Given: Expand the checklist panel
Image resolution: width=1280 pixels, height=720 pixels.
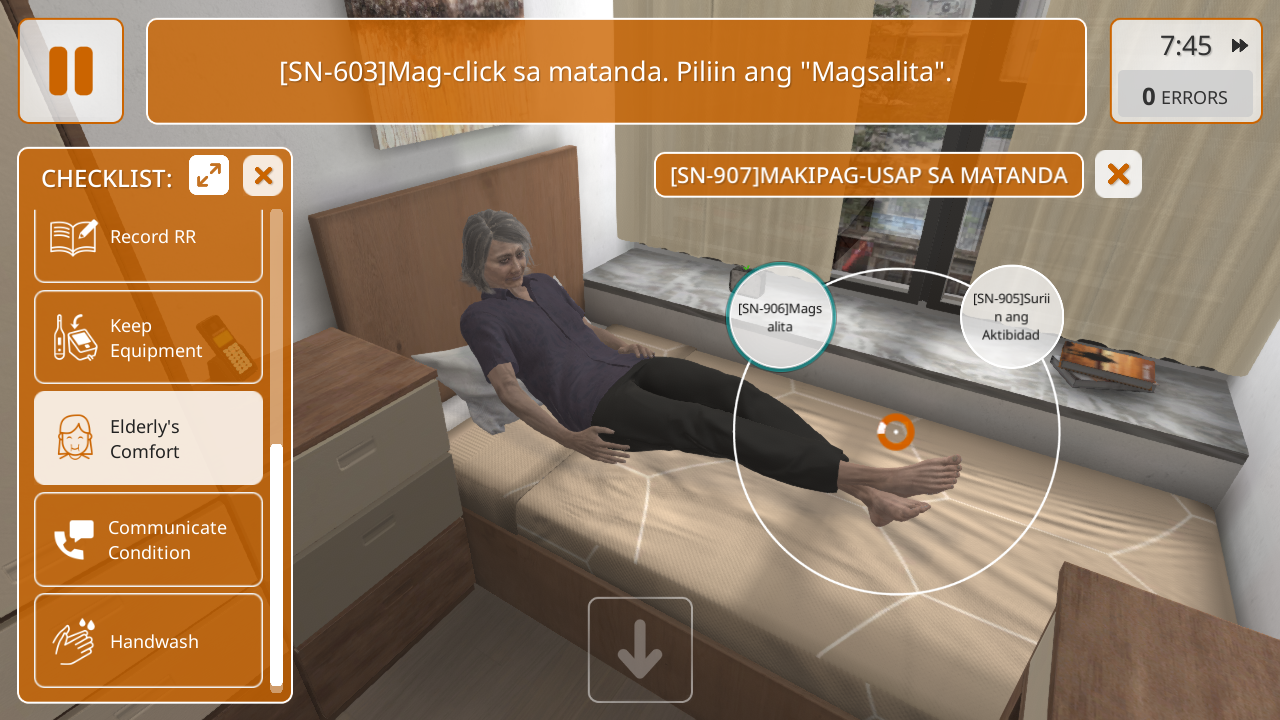Looking at the screenshot, I should (x=209, y=176).
